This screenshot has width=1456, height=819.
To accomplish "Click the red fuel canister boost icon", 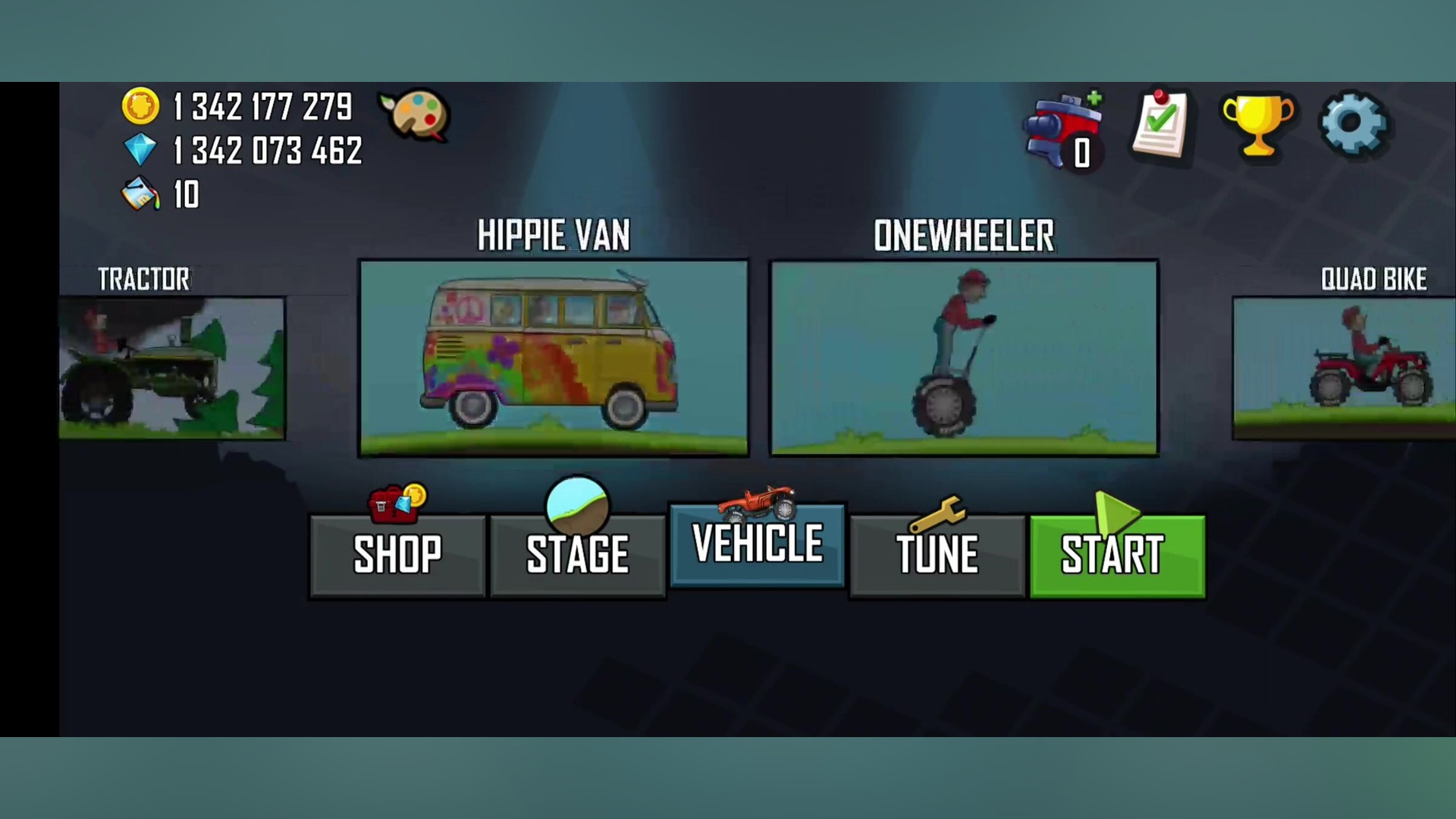I will point(1062,130).
